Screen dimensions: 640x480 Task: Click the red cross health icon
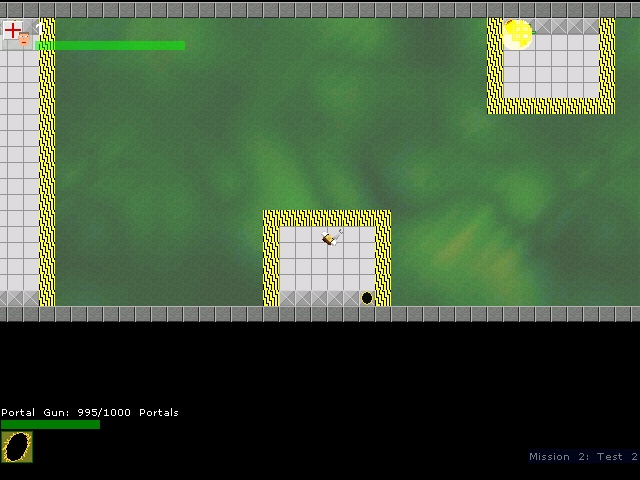coord(13,29)
